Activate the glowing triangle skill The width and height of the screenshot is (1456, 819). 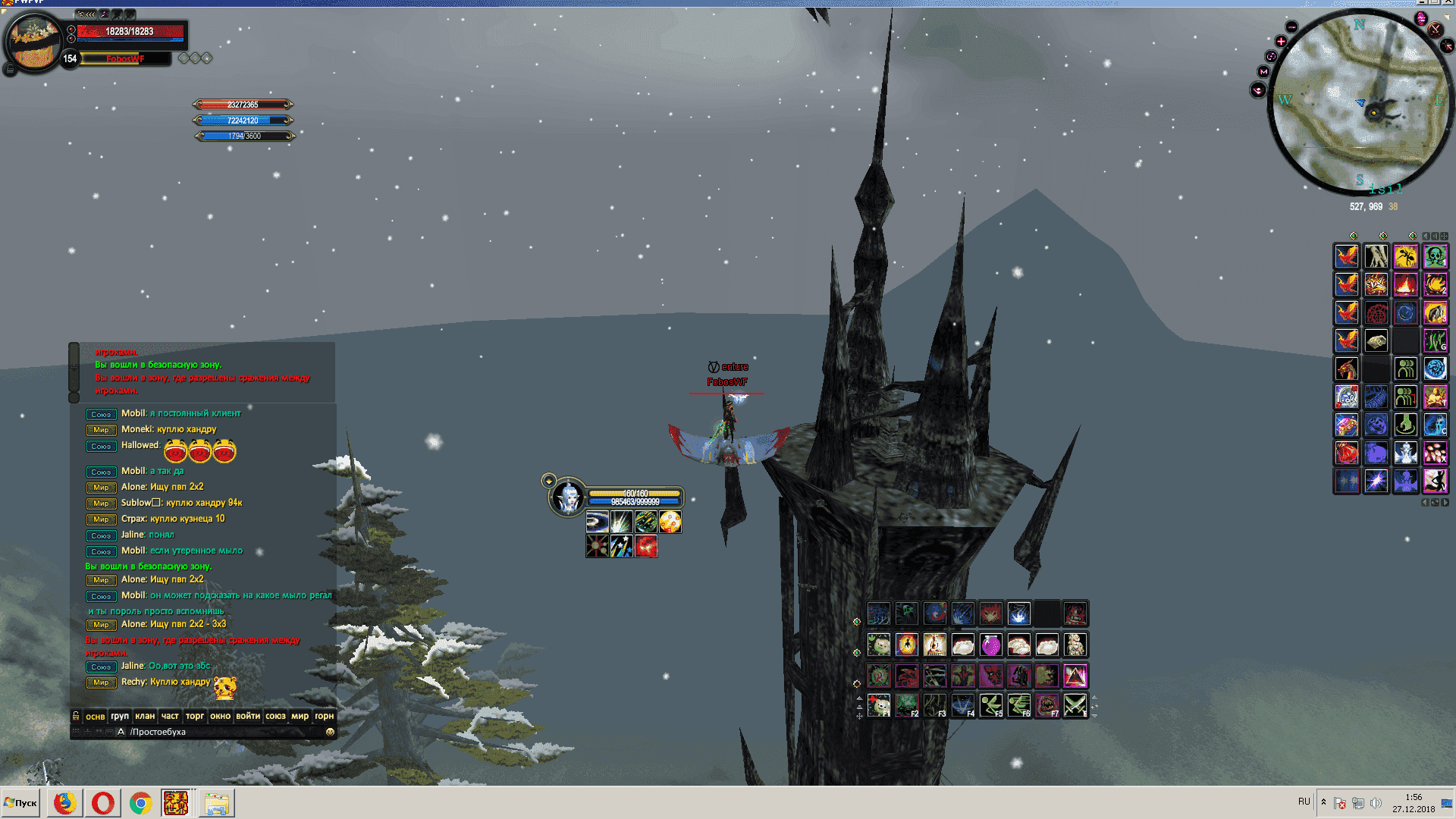pos(1075,675)
